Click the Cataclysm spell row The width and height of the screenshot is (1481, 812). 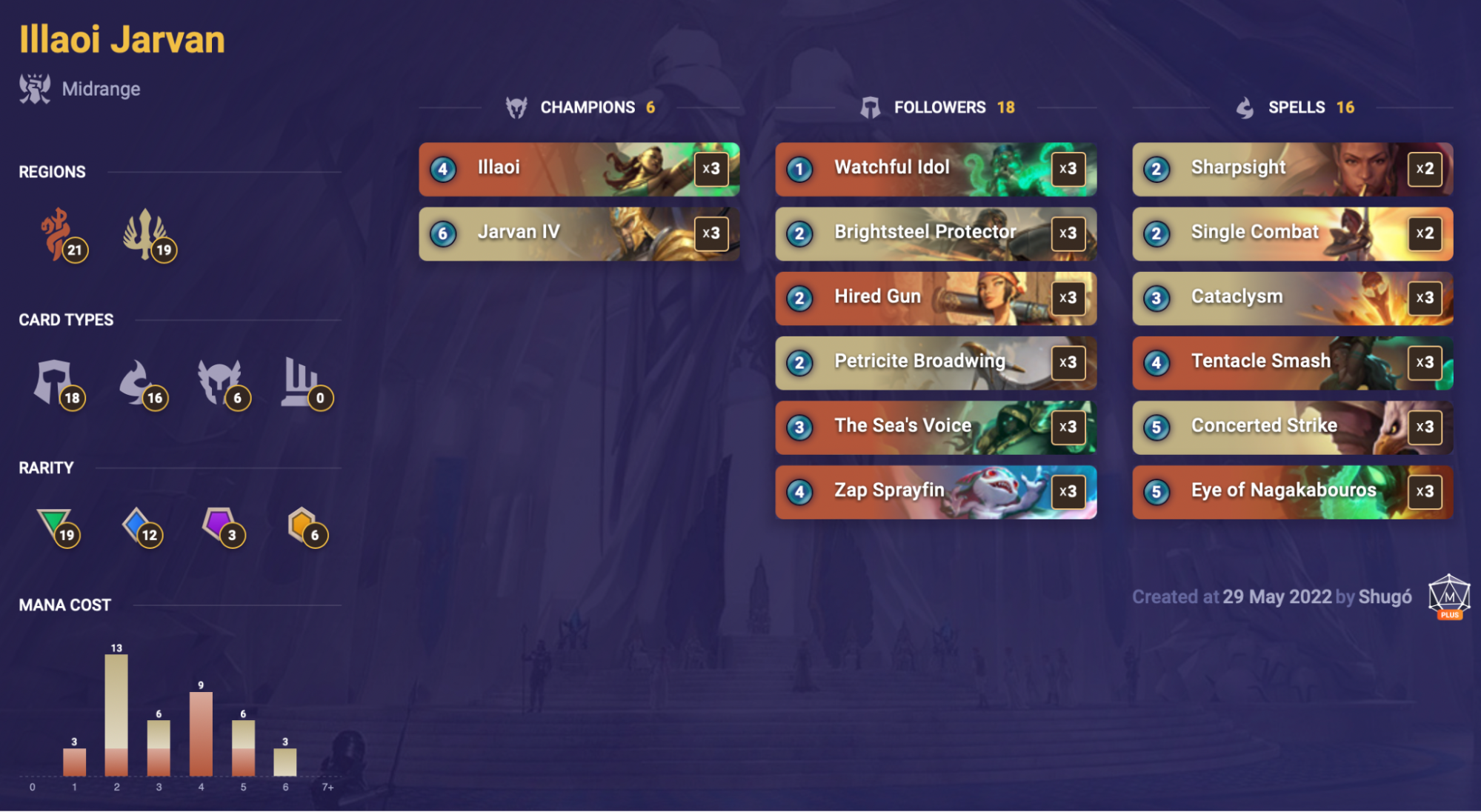click(x=1292, y=298)
